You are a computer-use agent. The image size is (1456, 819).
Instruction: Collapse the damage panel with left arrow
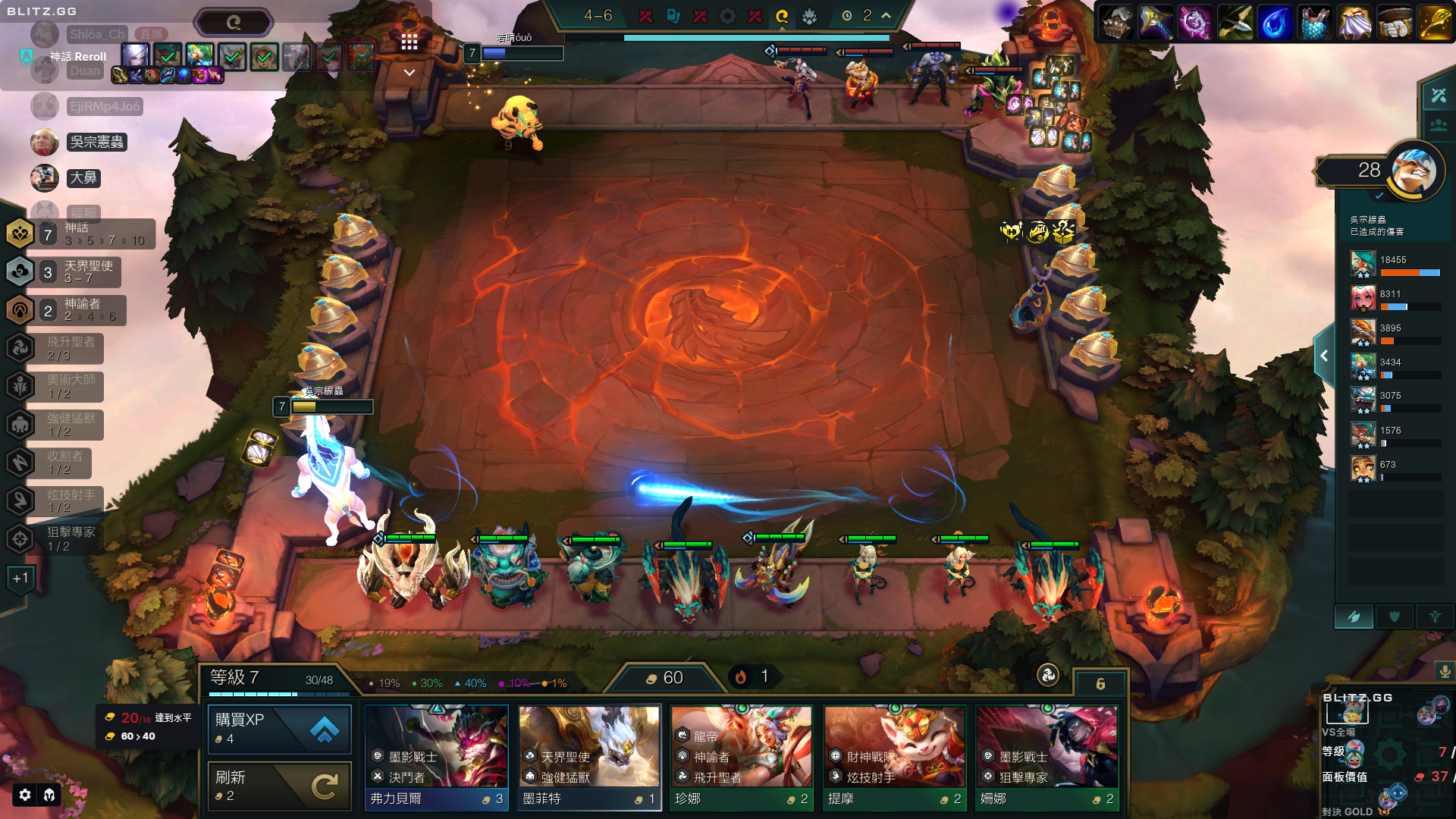tap(1324, 356)
